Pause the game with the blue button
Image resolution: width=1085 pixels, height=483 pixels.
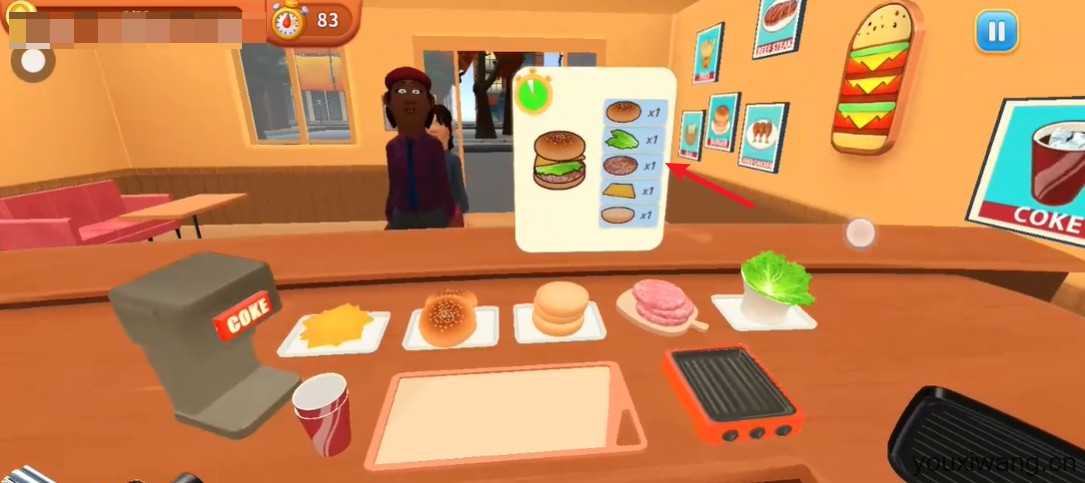tap(996, 33)
